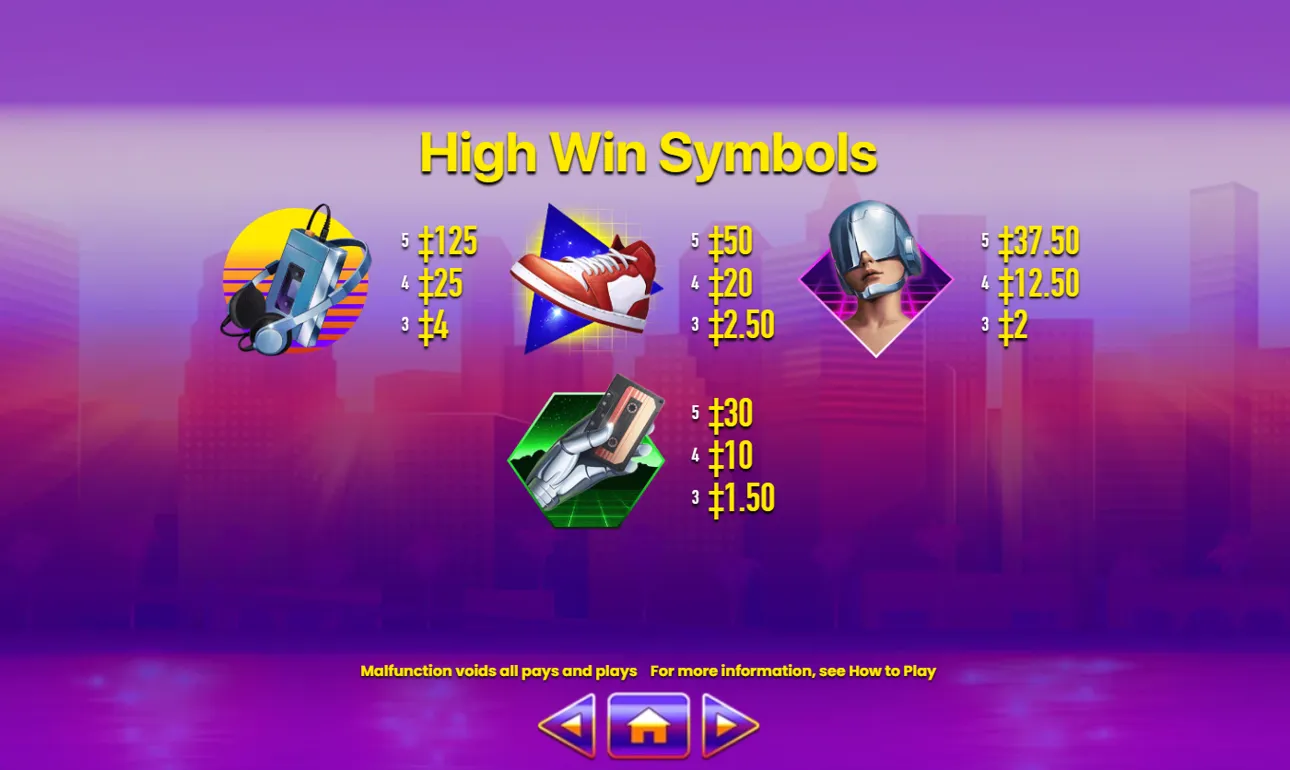Click the Malfunction voids all pays notice

point(498,671)
